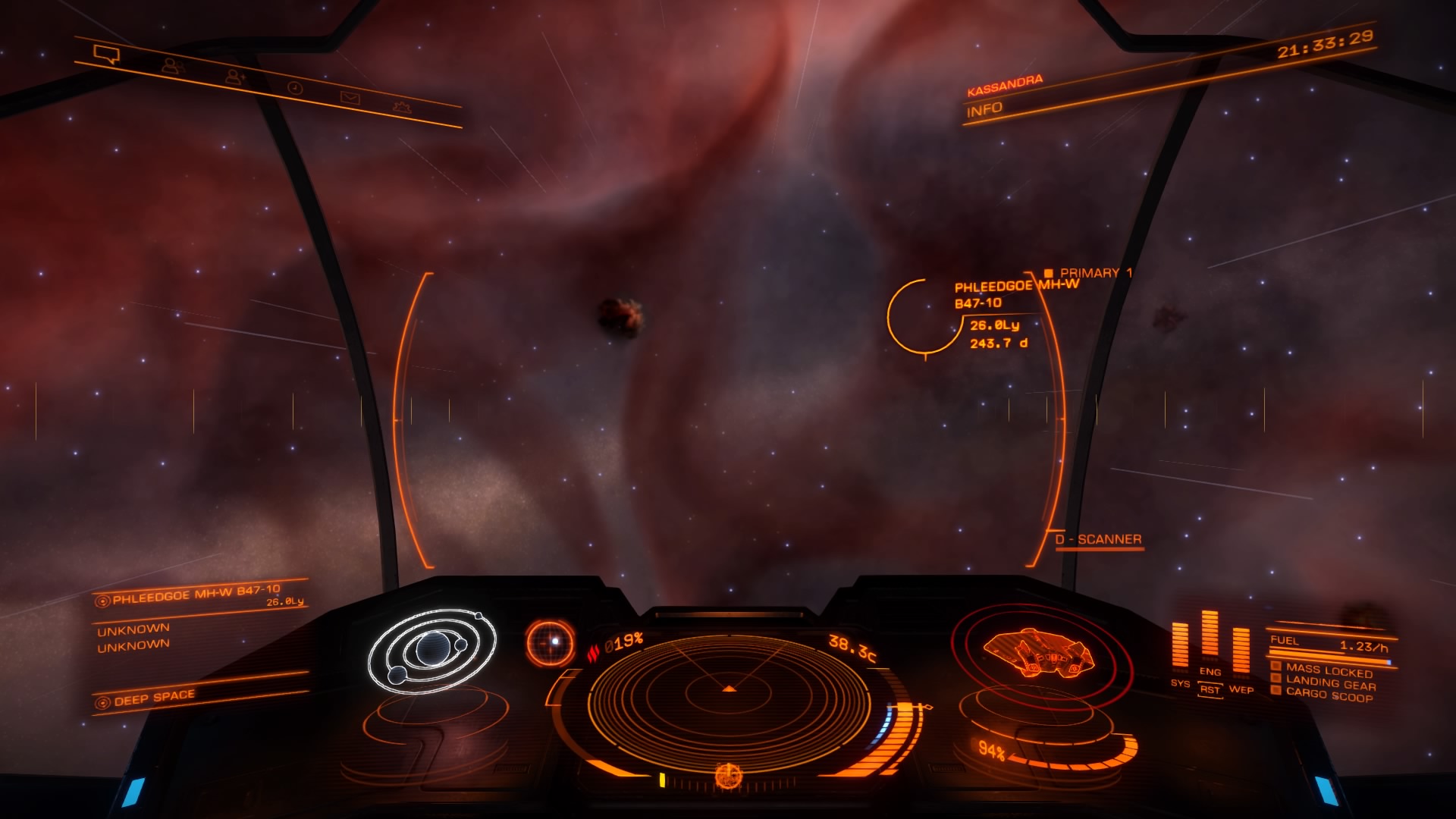The width and height of the screenshot is (1456, 819).
Task: Select the INFO panel header
Action: 984,110
